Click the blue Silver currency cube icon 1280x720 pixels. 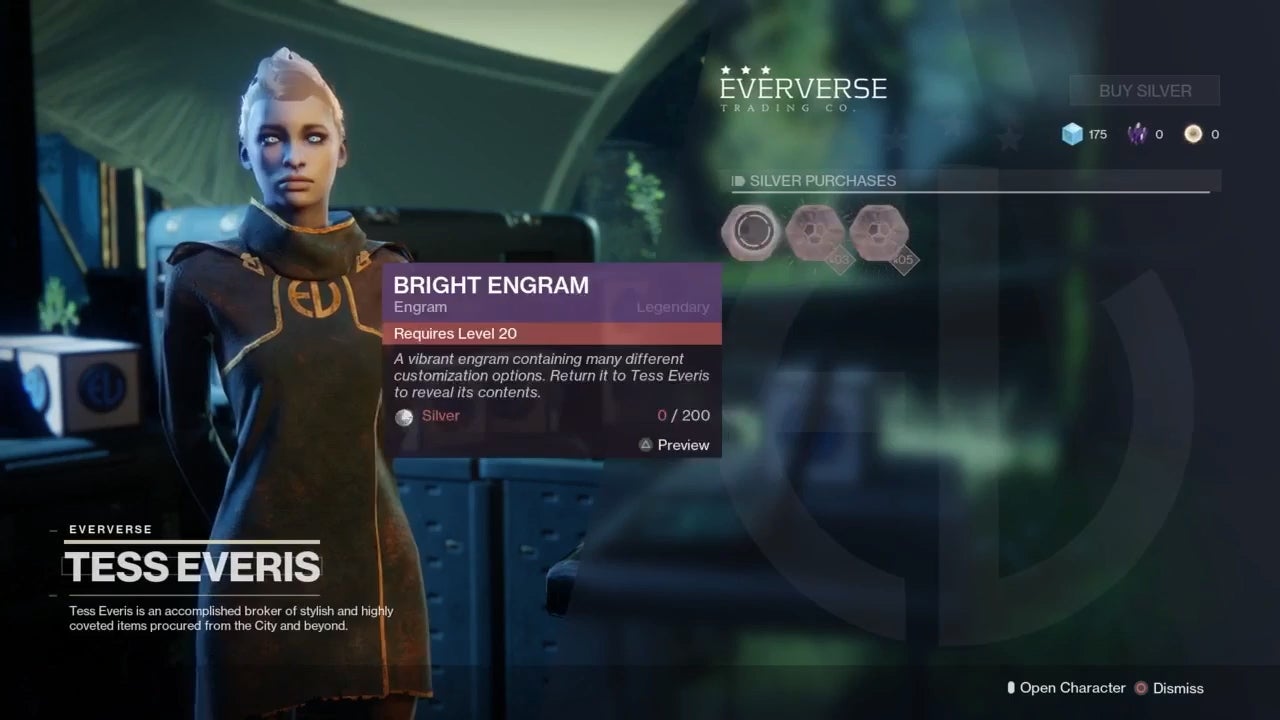[1072, 133]
